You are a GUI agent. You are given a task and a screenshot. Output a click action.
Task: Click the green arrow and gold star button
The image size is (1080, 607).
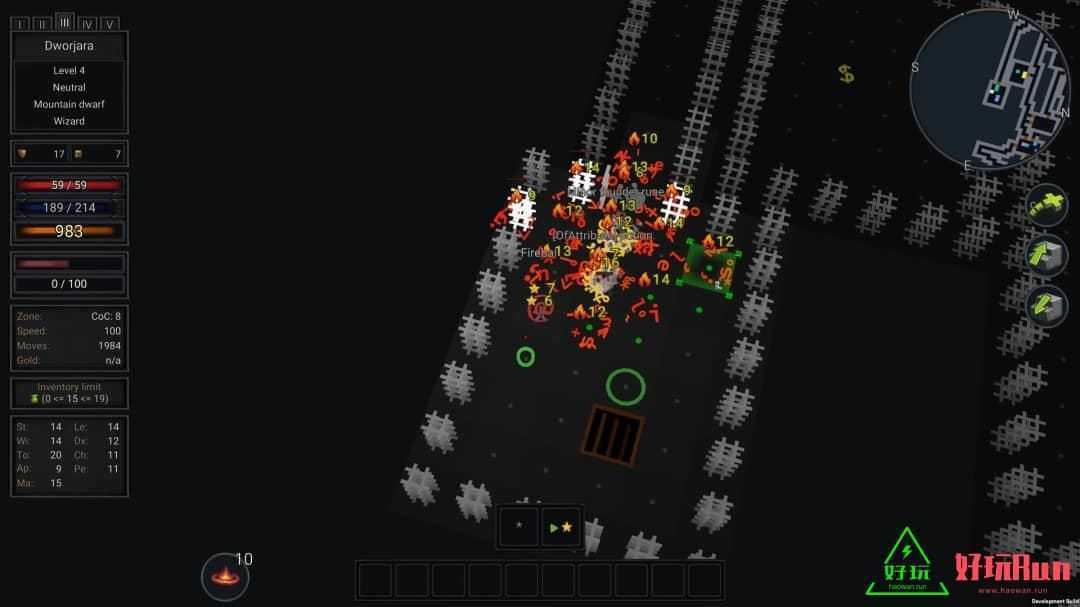[x=562, y=526]
